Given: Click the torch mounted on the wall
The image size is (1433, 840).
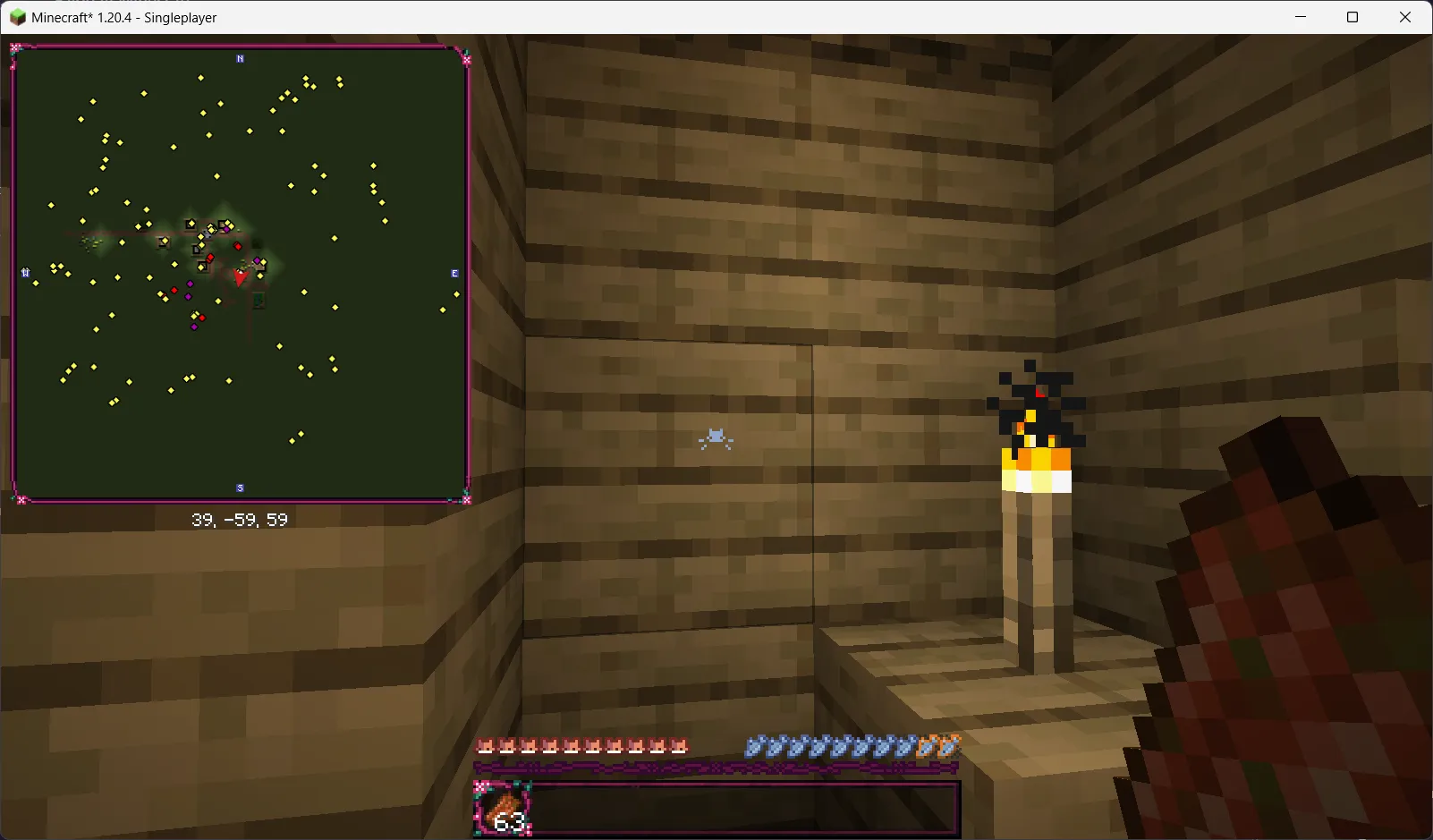Looking at the screenshot, I should pos(1038,465).
